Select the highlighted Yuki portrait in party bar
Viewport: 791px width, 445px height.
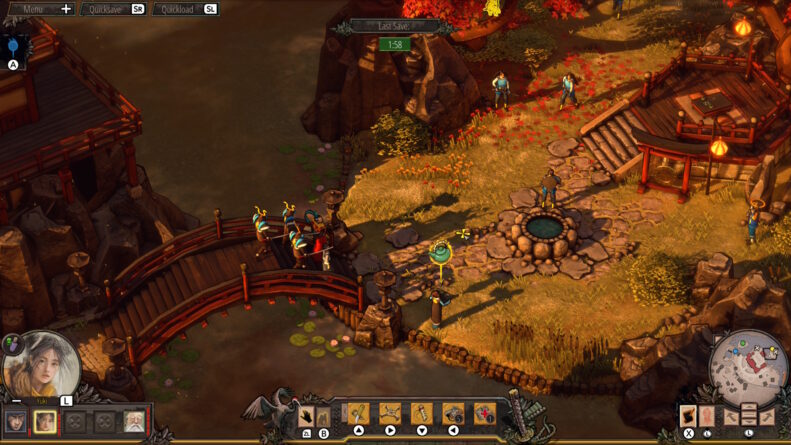coord(45,422)
